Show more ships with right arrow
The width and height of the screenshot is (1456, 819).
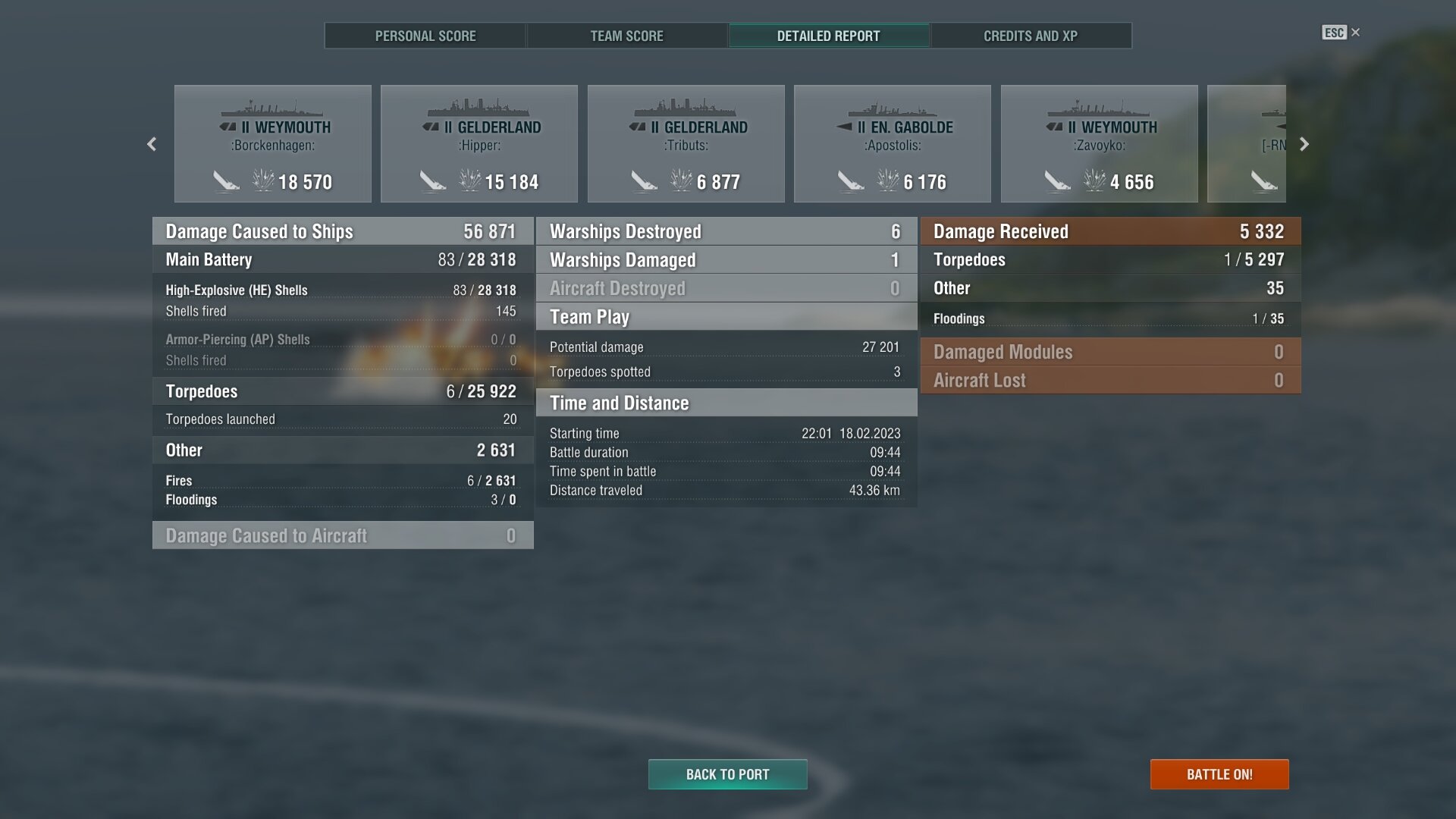(1304, 144)
